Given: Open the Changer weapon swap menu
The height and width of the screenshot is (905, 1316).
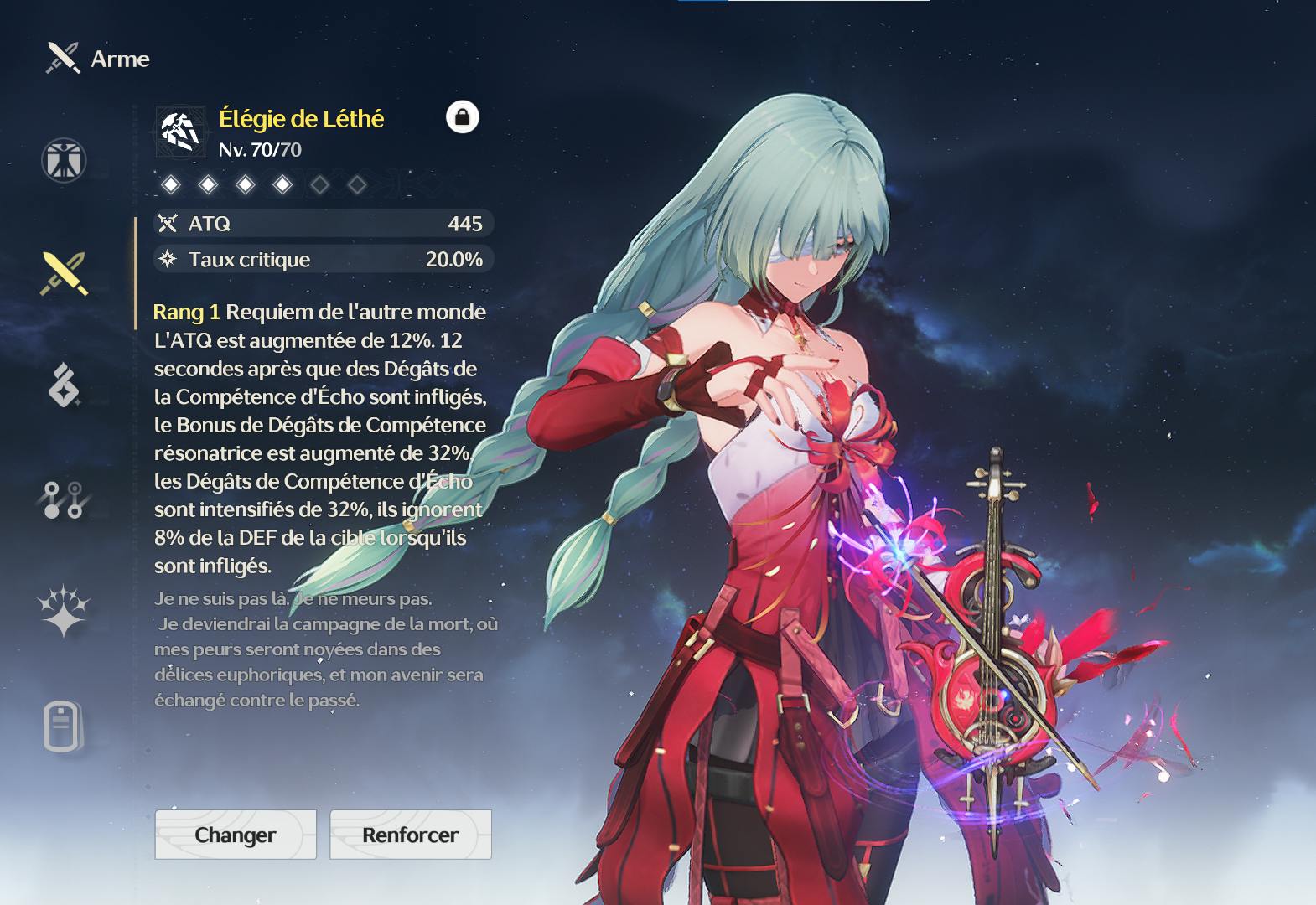Looking at the screenshot, I should (x=236, y=835).
